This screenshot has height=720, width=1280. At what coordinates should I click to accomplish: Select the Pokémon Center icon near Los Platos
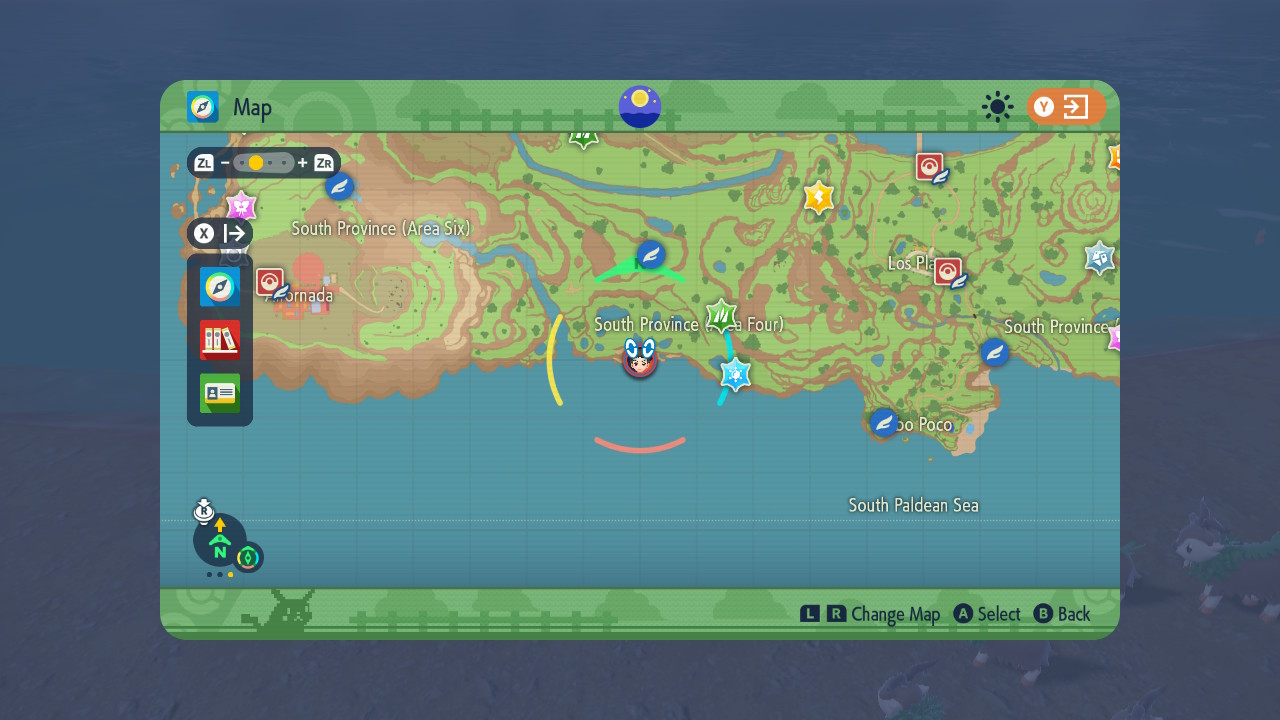(x=949, y=270)
